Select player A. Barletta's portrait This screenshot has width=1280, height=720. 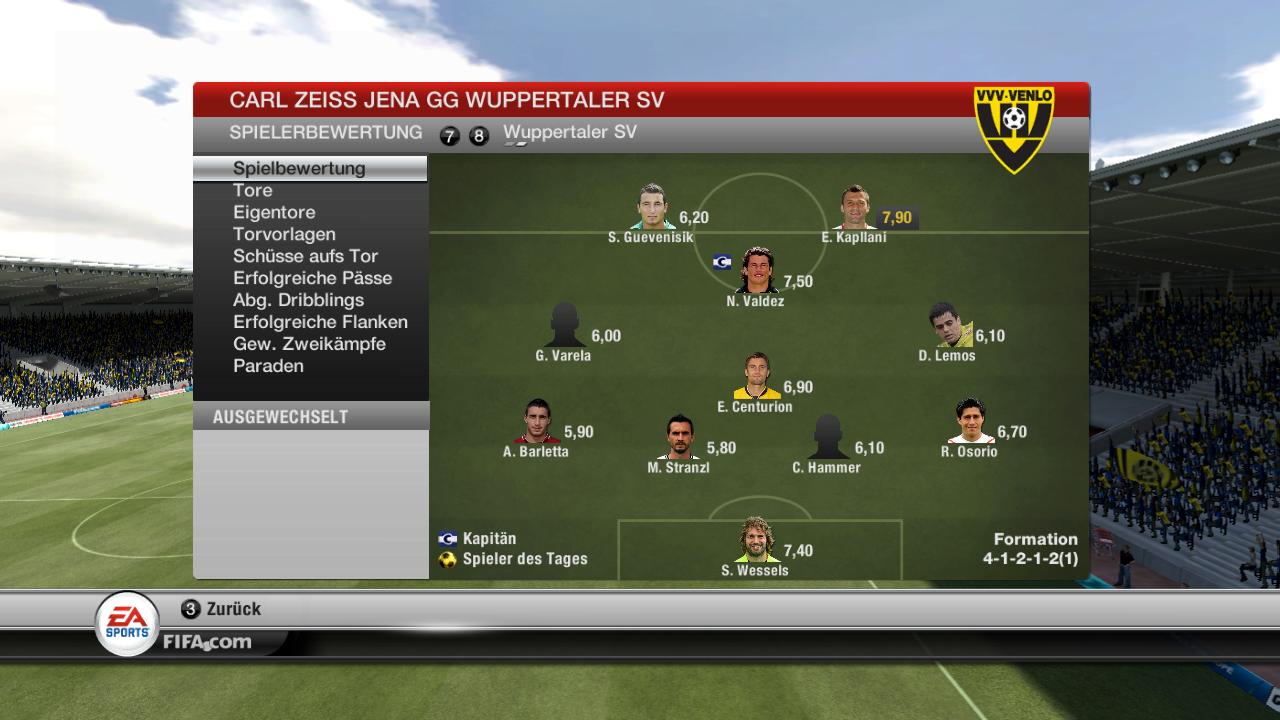(537, 422)
